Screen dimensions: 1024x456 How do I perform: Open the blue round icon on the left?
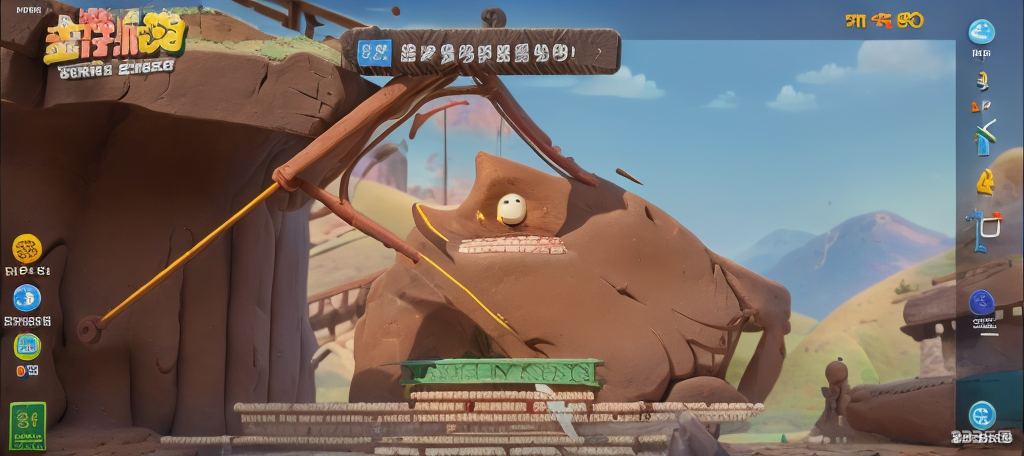point(27,298)
